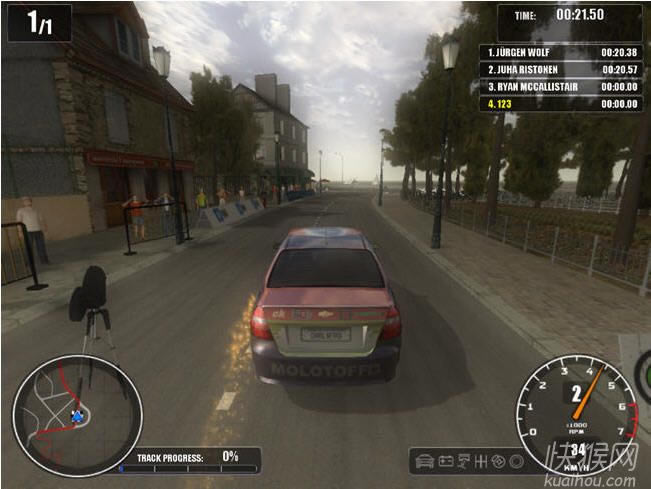This screenshot has width=651, height=489.
Task: Select Ryan McCallistair's leaderboard row
Action: pos(563,86)
